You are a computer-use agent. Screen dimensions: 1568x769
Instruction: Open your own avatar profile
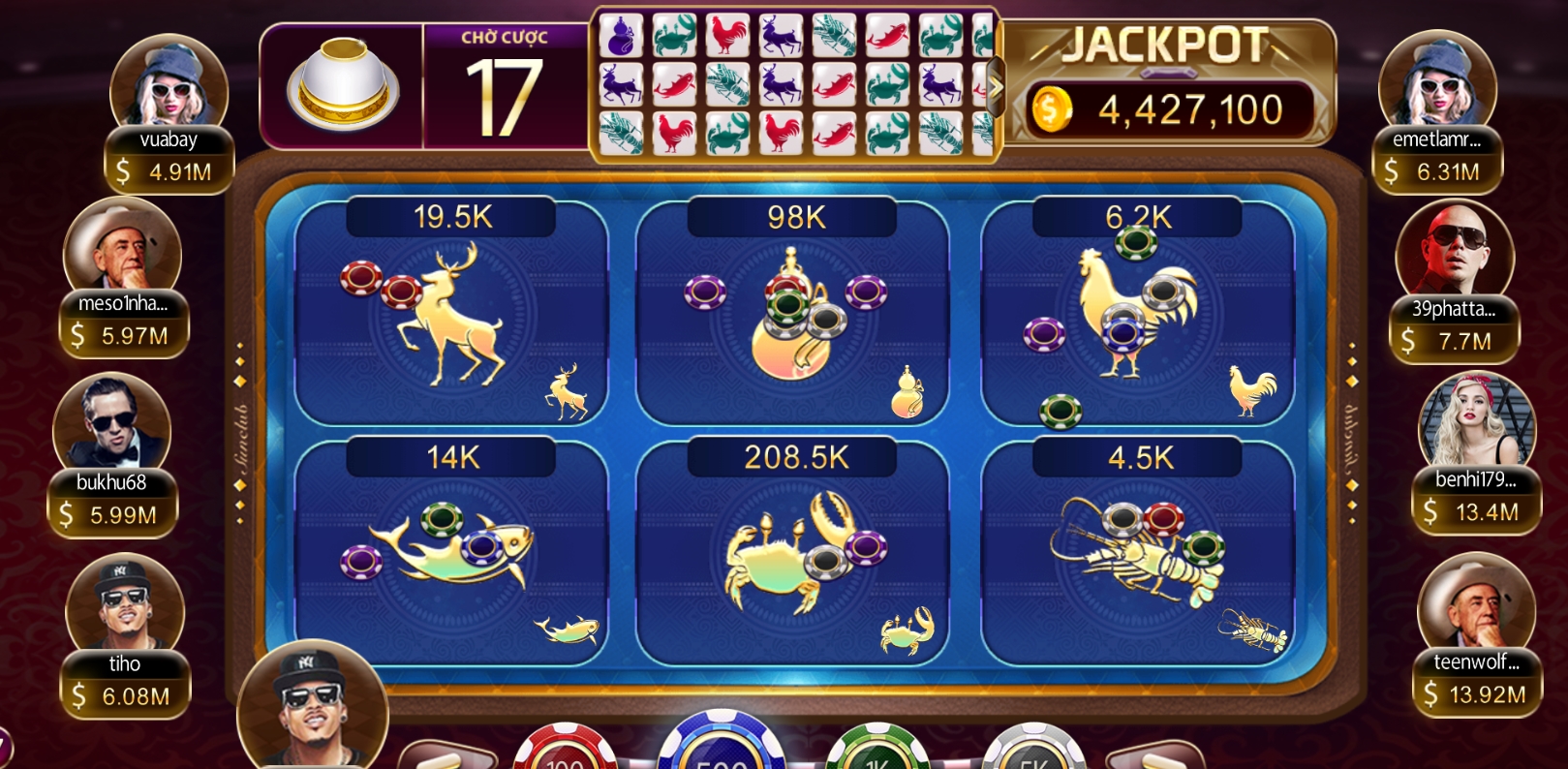[312, 704]
